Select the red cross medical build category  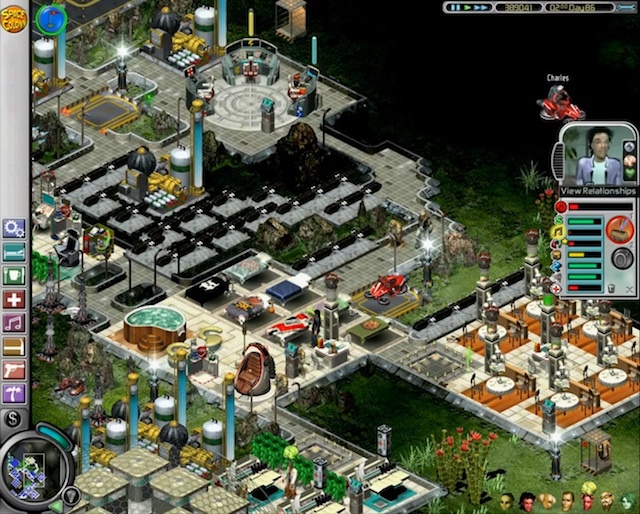[x=14, y=299]
